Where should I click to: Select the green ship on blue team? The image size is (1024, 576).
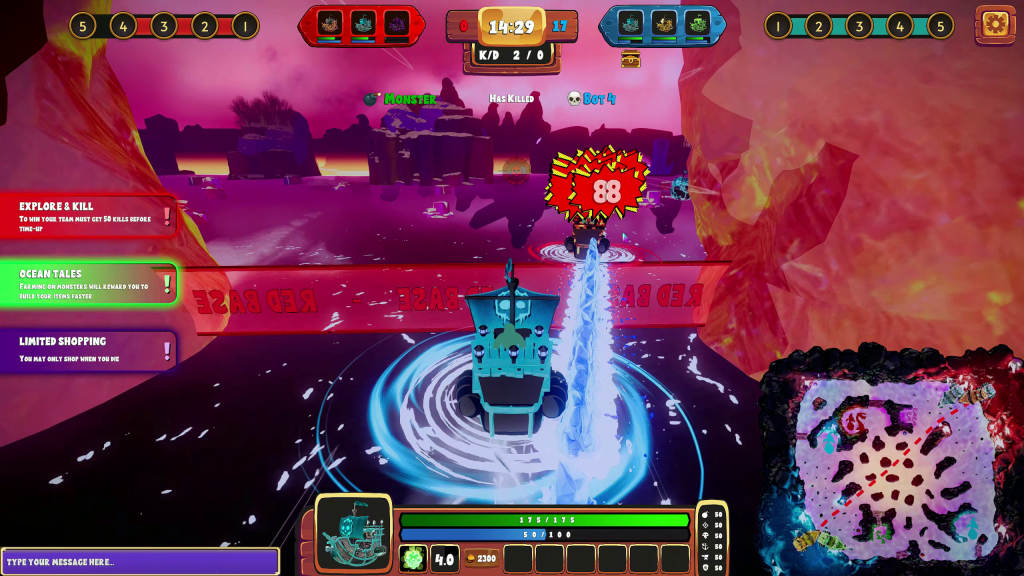(x=697, y=24)
